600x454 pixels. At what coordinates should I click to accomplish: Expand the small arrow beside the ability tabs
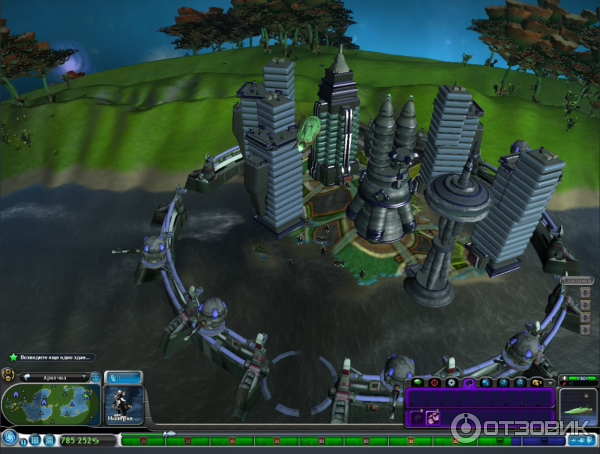(550, 382)
